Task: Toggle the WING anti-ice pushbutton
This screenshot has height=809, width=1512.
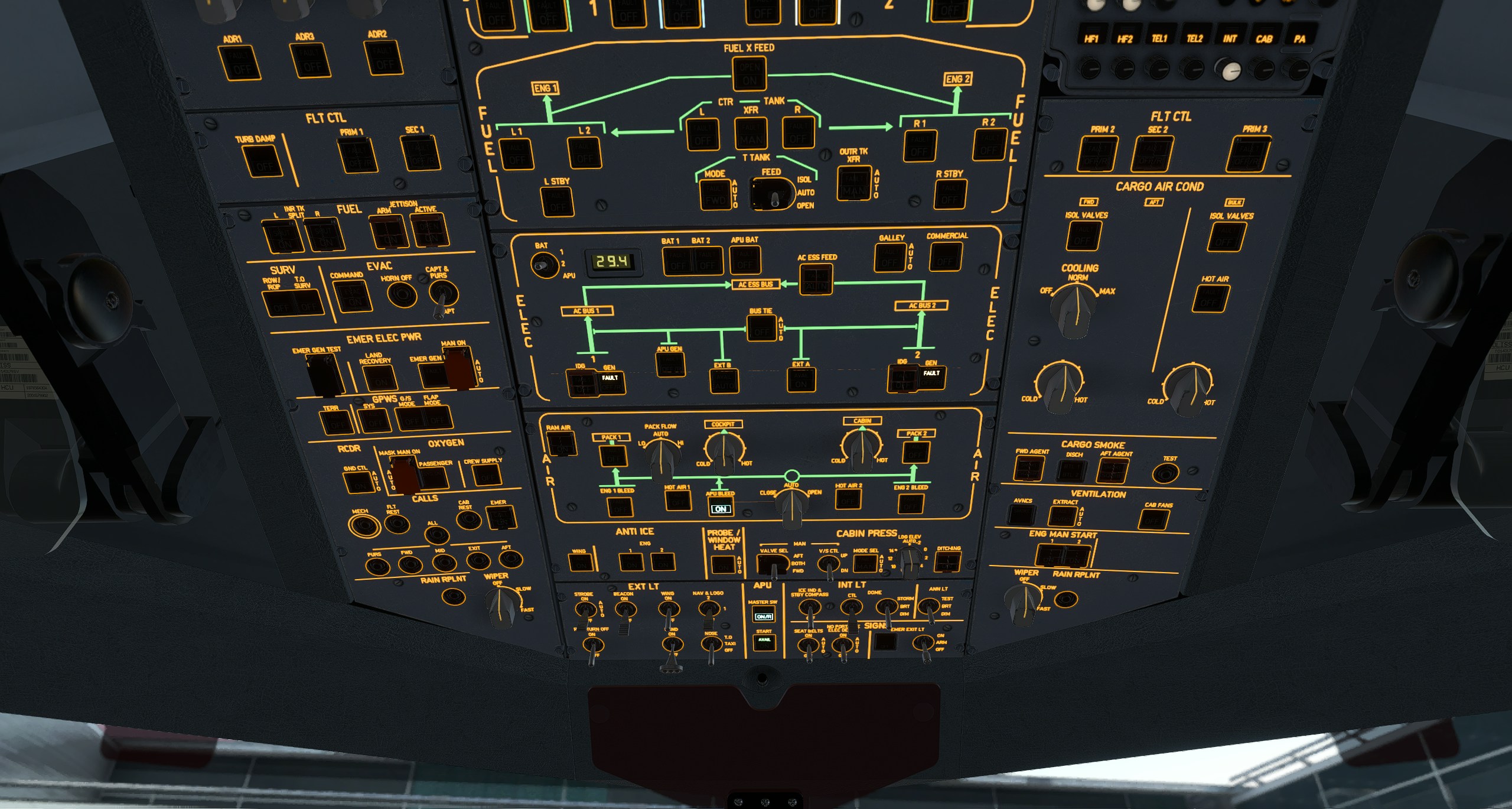Action: coord(580,562)
